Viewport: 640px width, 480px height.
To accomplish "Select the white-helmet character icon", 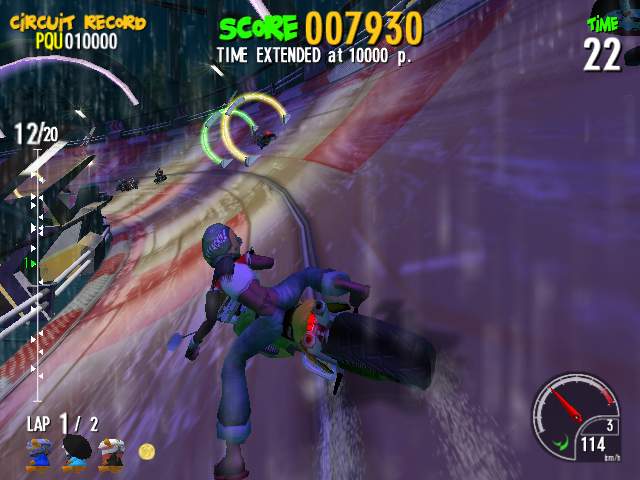I will tap(112, 452).
